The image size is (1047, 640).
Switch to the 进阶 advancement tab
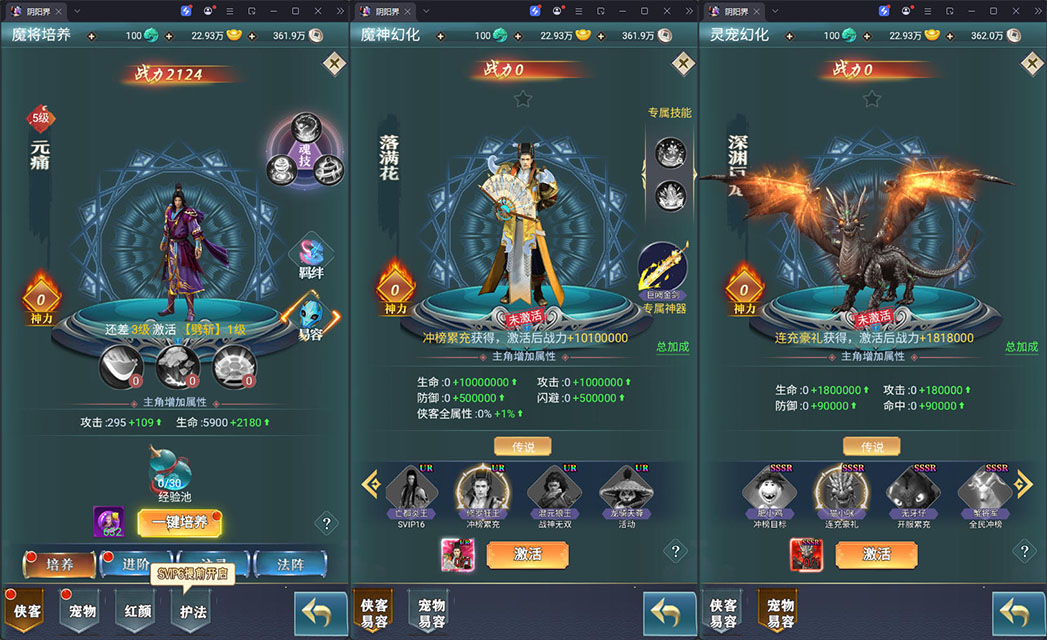point(136,565)
